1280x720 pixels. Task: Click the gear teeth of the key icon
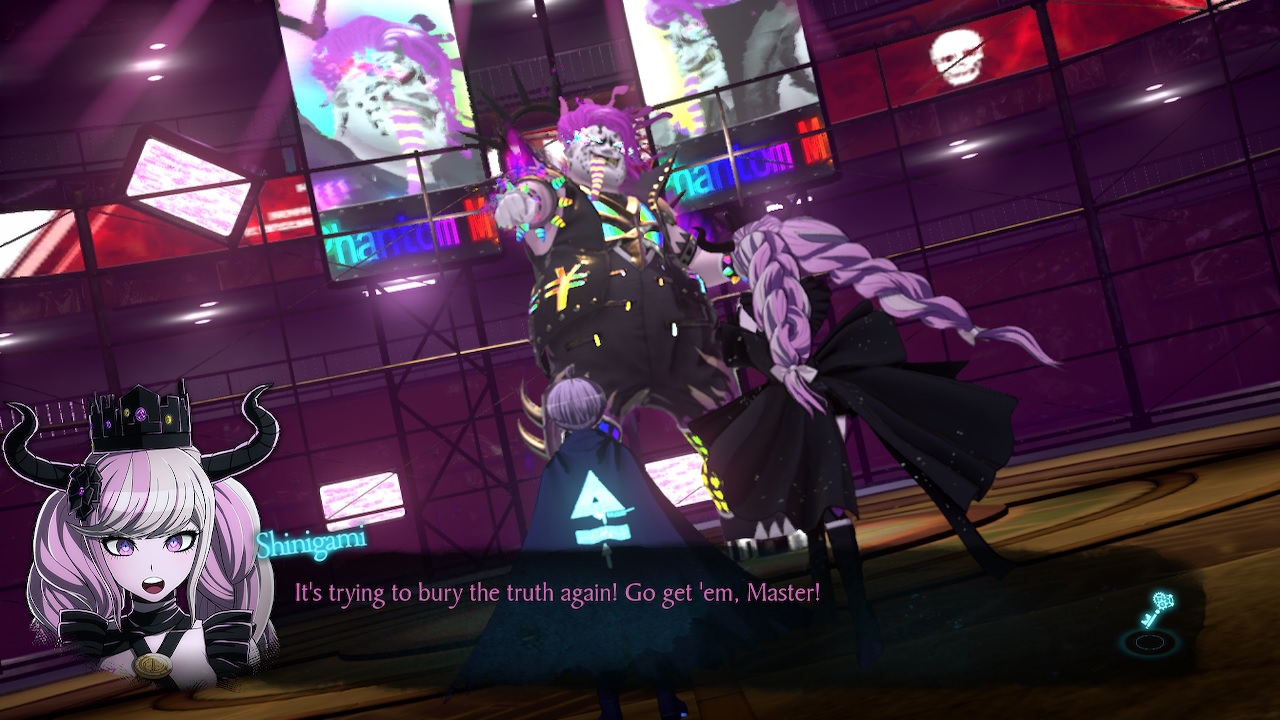[x=1159, y=599]
